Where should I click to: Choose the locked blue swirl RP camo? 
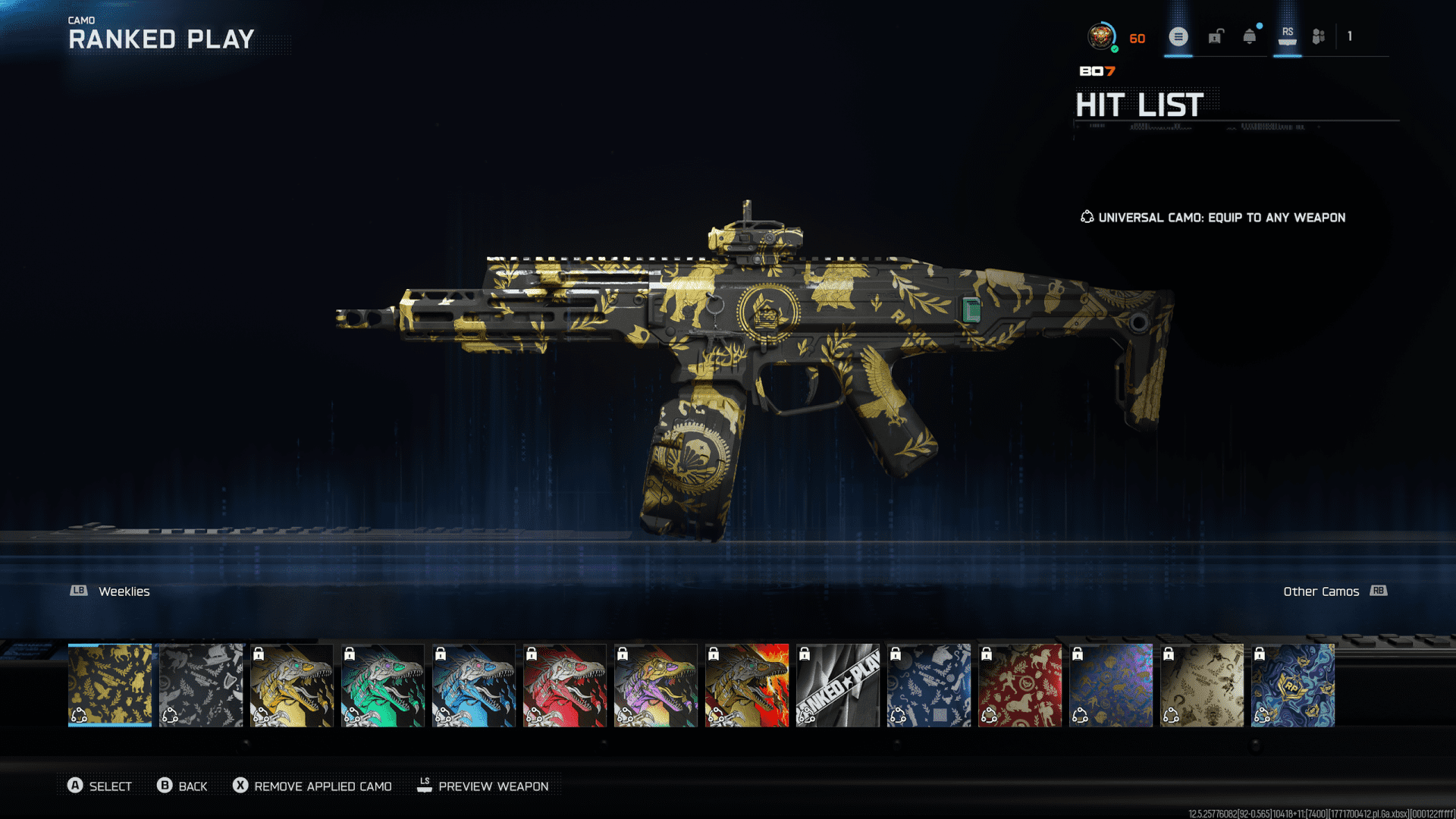(x=1293, y=685)
